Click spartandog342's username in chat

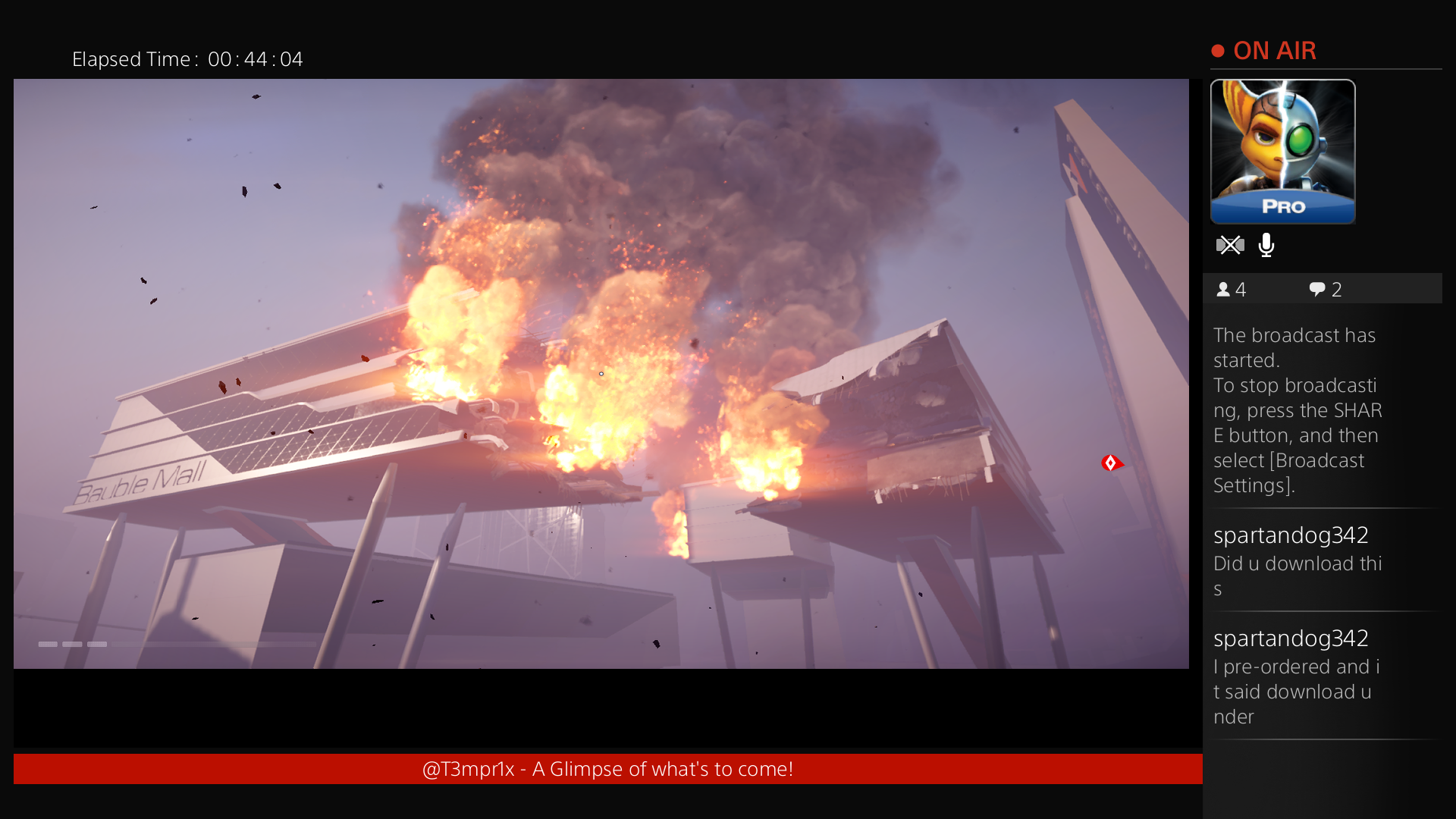click(x=1291, y=535)
